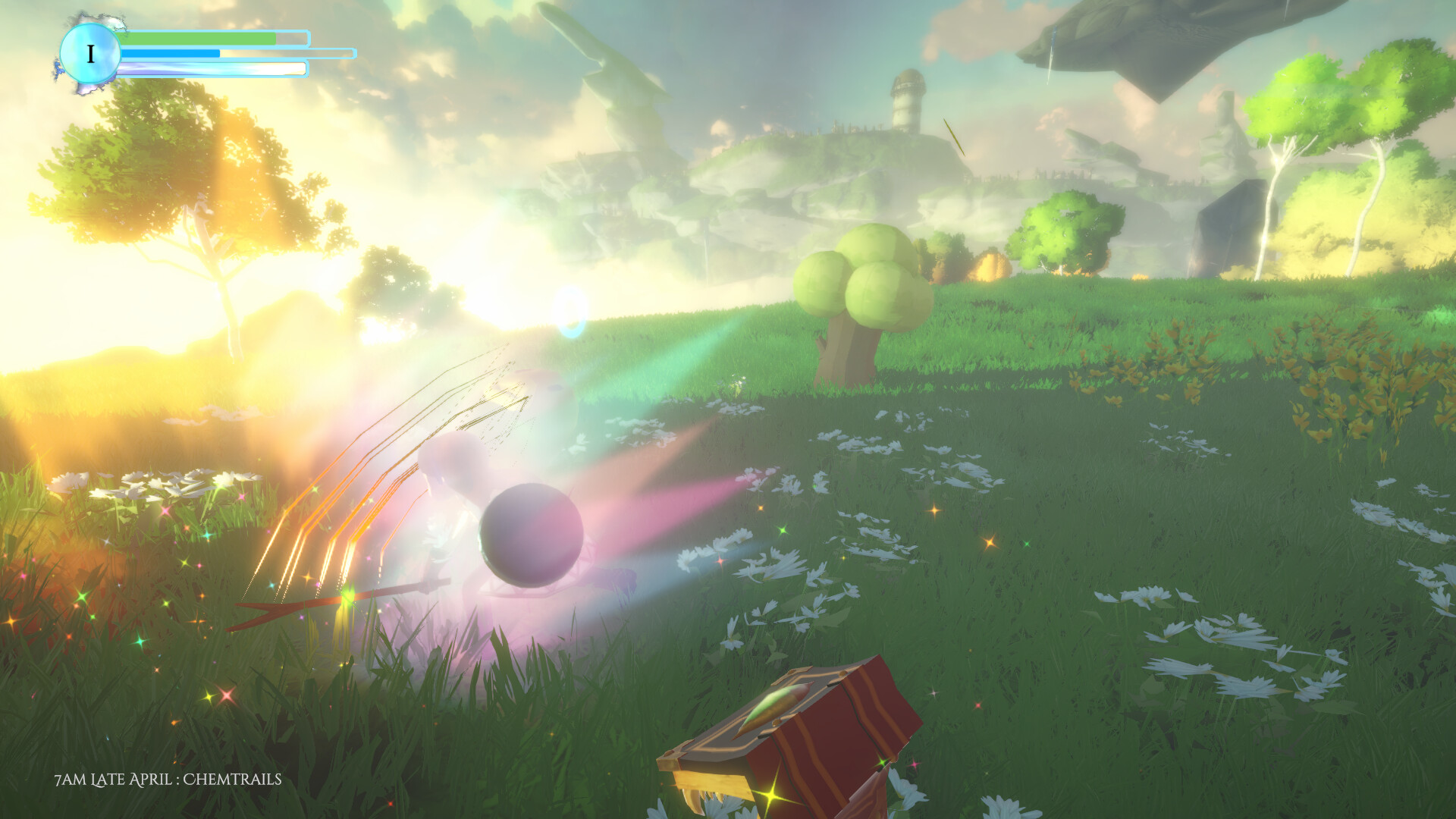Expand the circular level badge for stats
Image resolution: width=1456 pixels, height=819 pixels.
click(92, 53)
